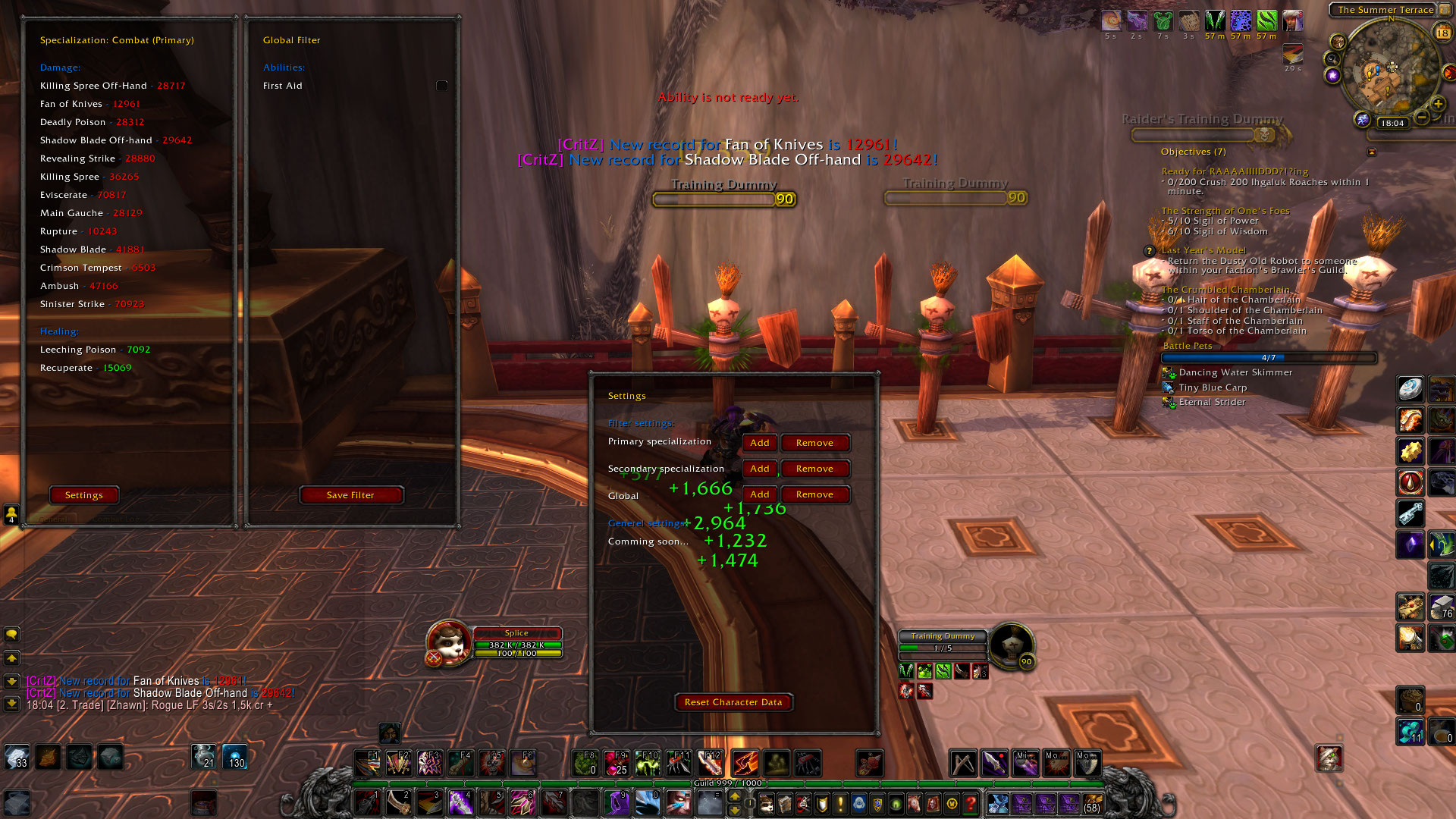Click Reset Character Data

(x=733, y=702)
